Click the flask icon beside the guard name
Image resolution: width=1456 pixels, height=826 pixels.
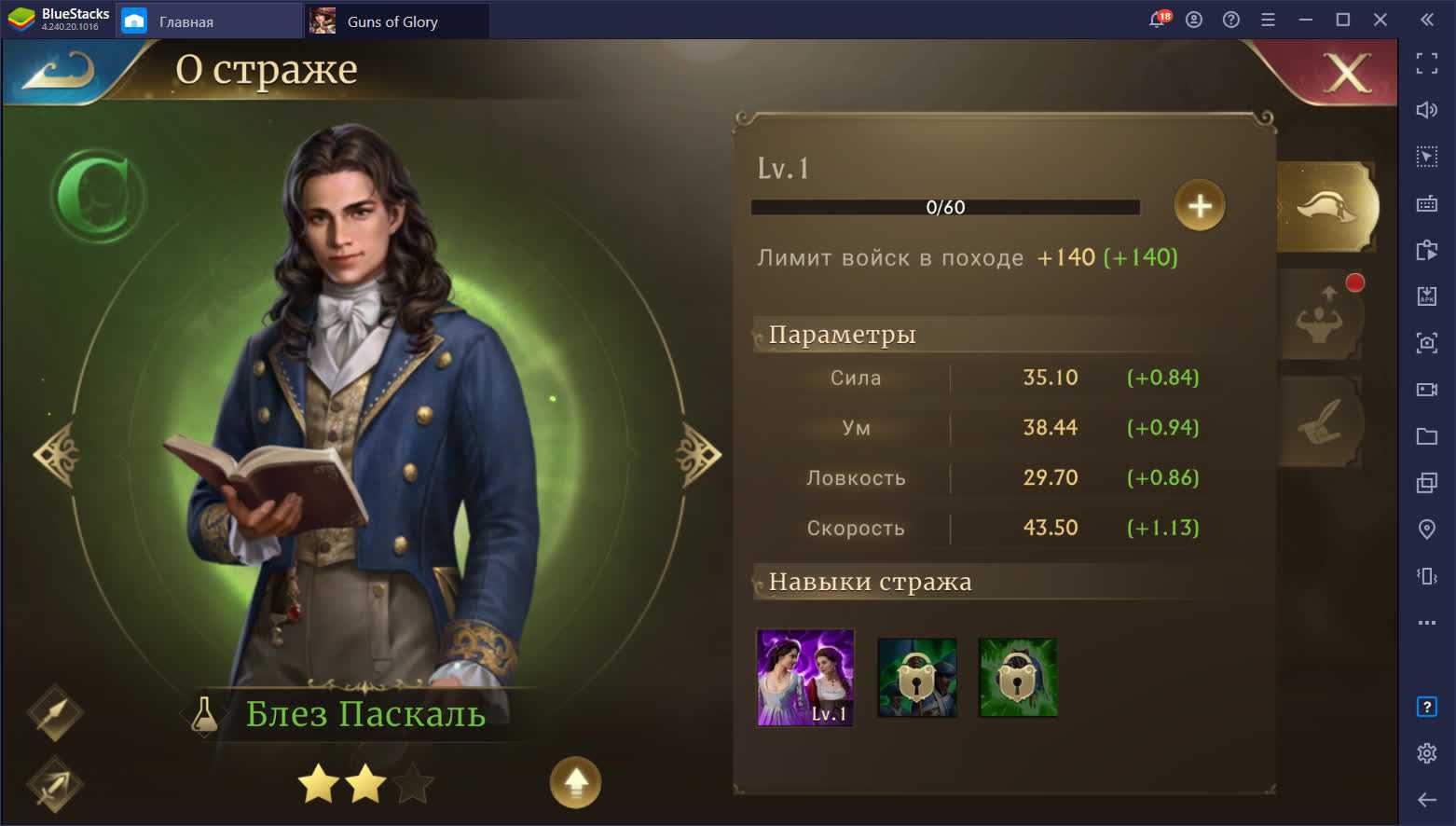point(204,715)
